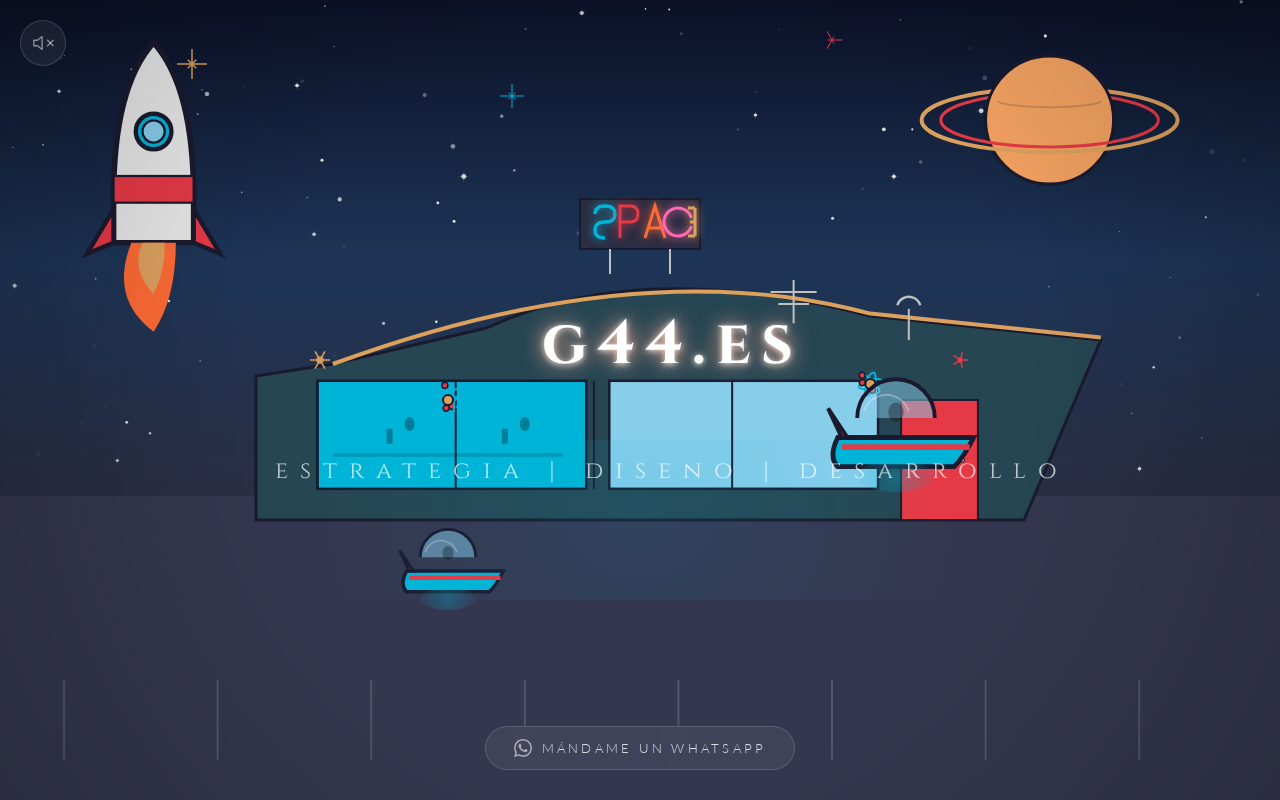
Task: Open the DESARROLLO section label
Action: (928, 470)
